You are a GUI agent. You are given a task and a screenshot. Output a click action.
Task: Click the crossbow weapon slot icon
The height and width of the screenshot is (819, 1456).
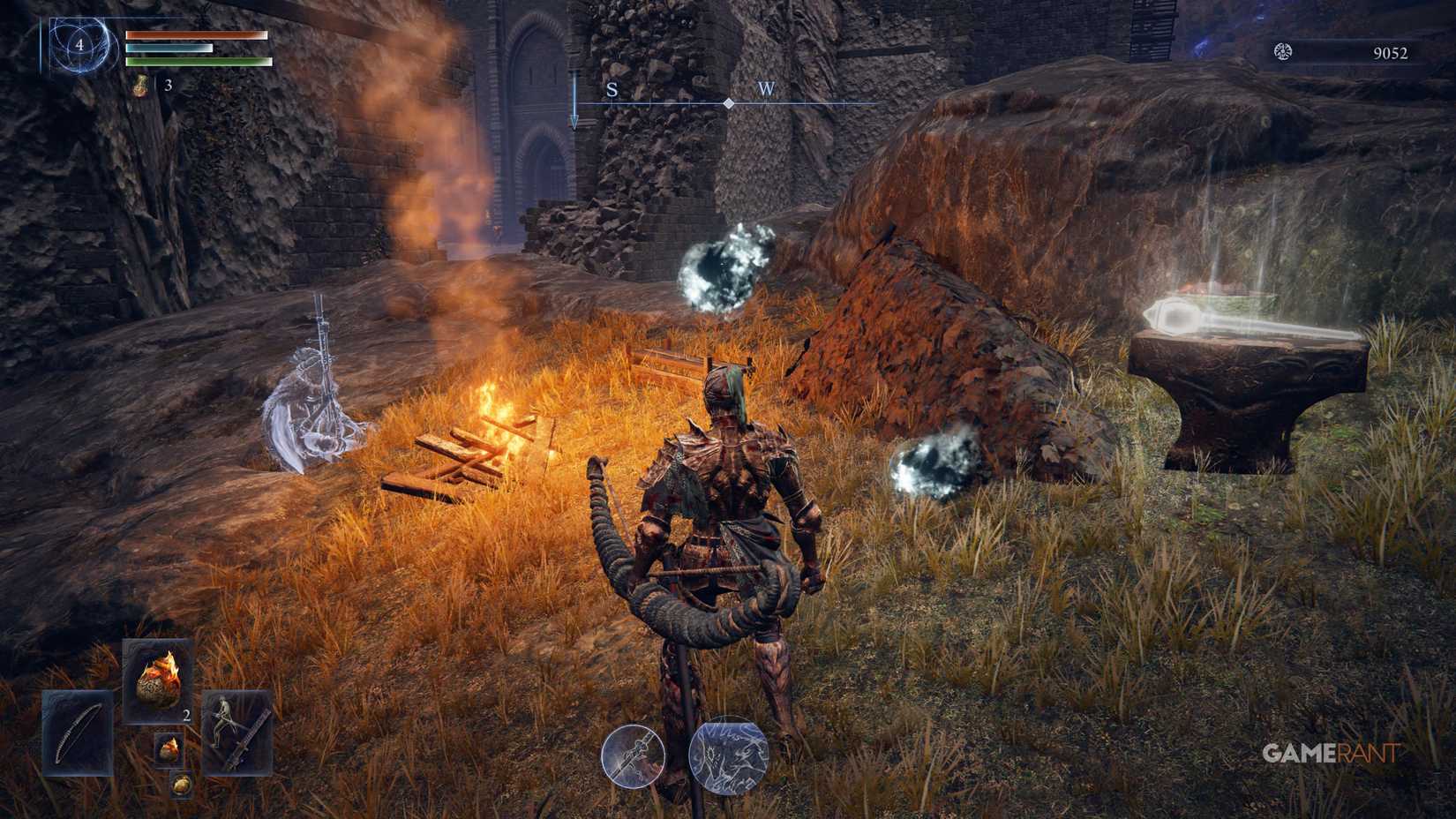click(x=236, y=733)
